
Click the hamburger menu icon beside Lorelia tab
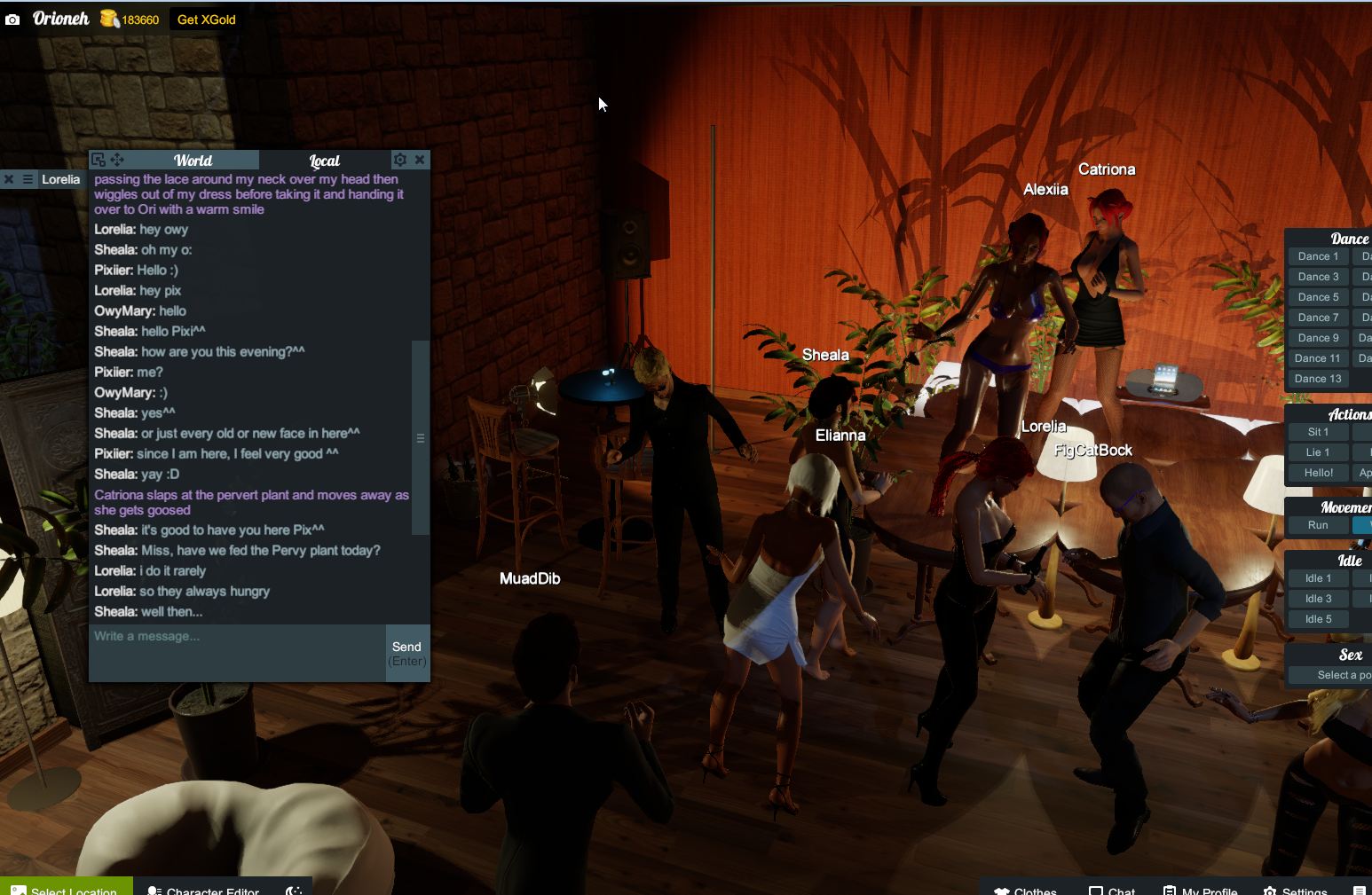click(29, 179)
